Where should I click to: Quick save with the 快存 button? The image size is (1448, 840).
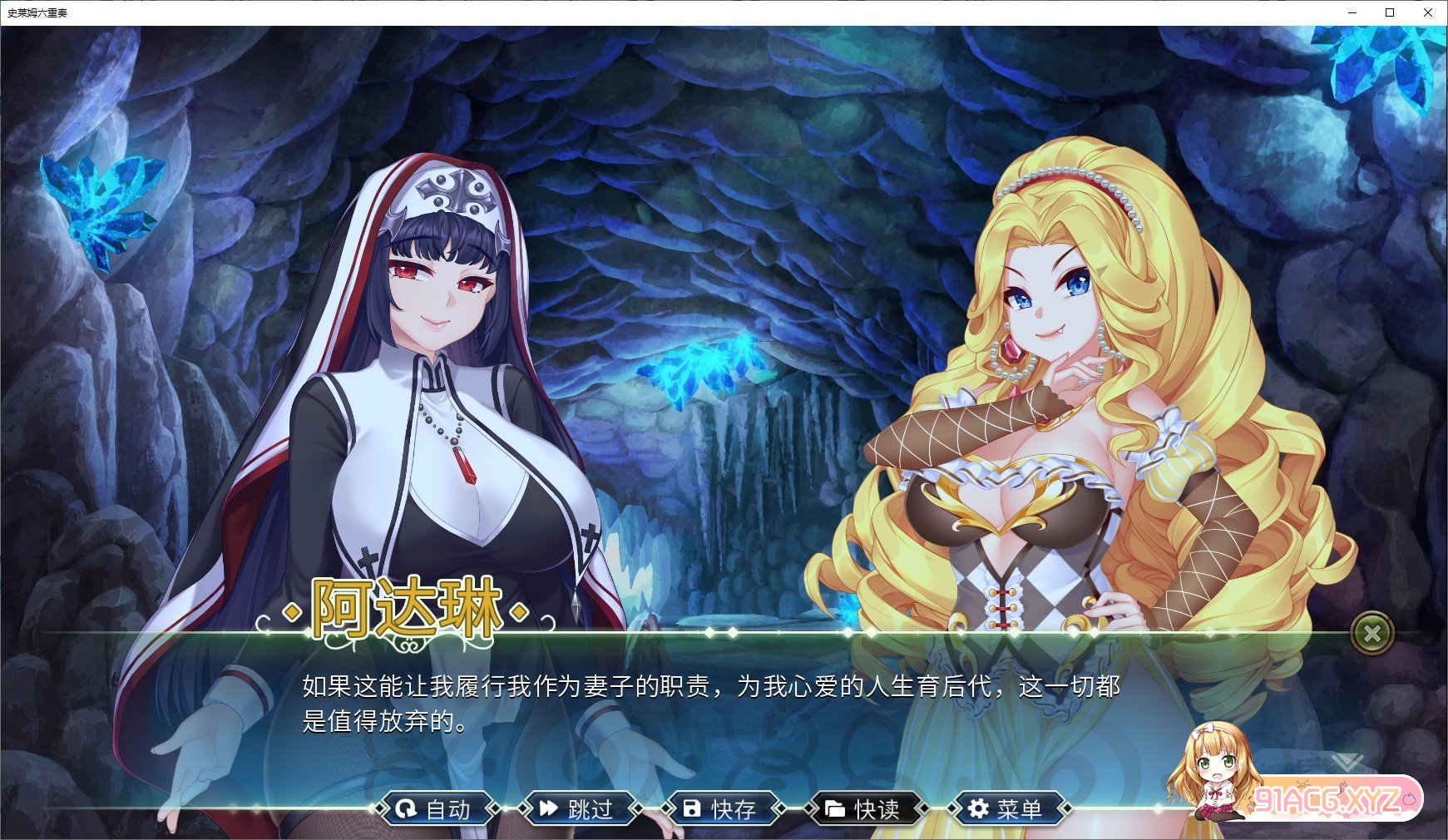pyautogui.click(x=720, y=808)
